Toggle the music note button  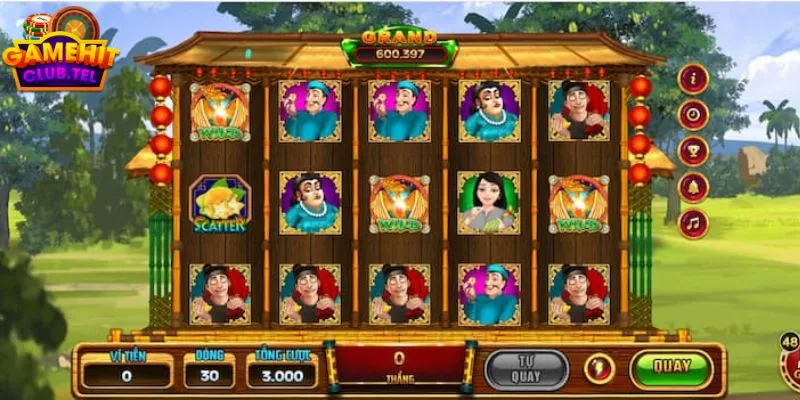(693, 223)
